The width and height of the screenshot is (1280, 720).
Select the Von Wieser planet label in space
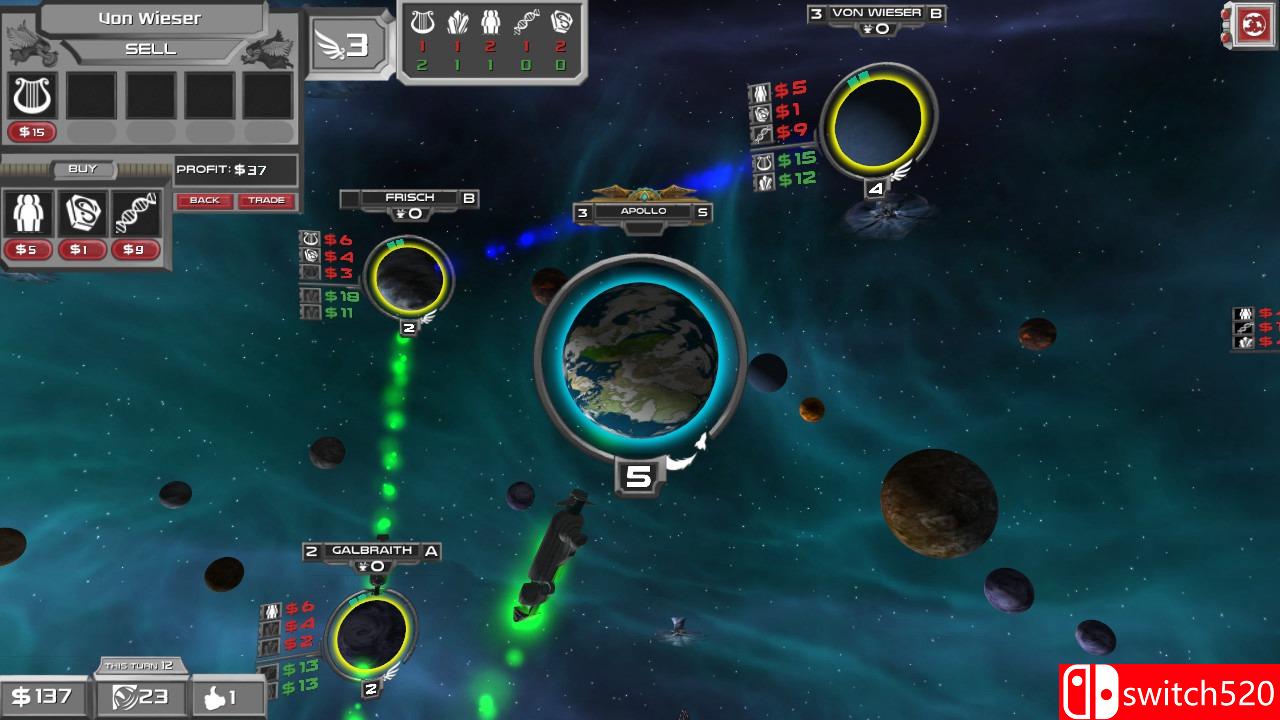click(x=877, y=13)
